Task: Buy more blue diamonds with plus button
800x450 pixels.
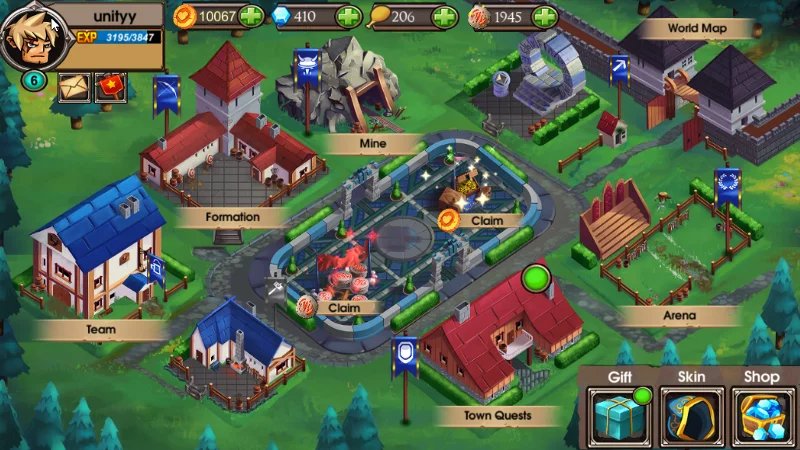Action: [348, 17]
